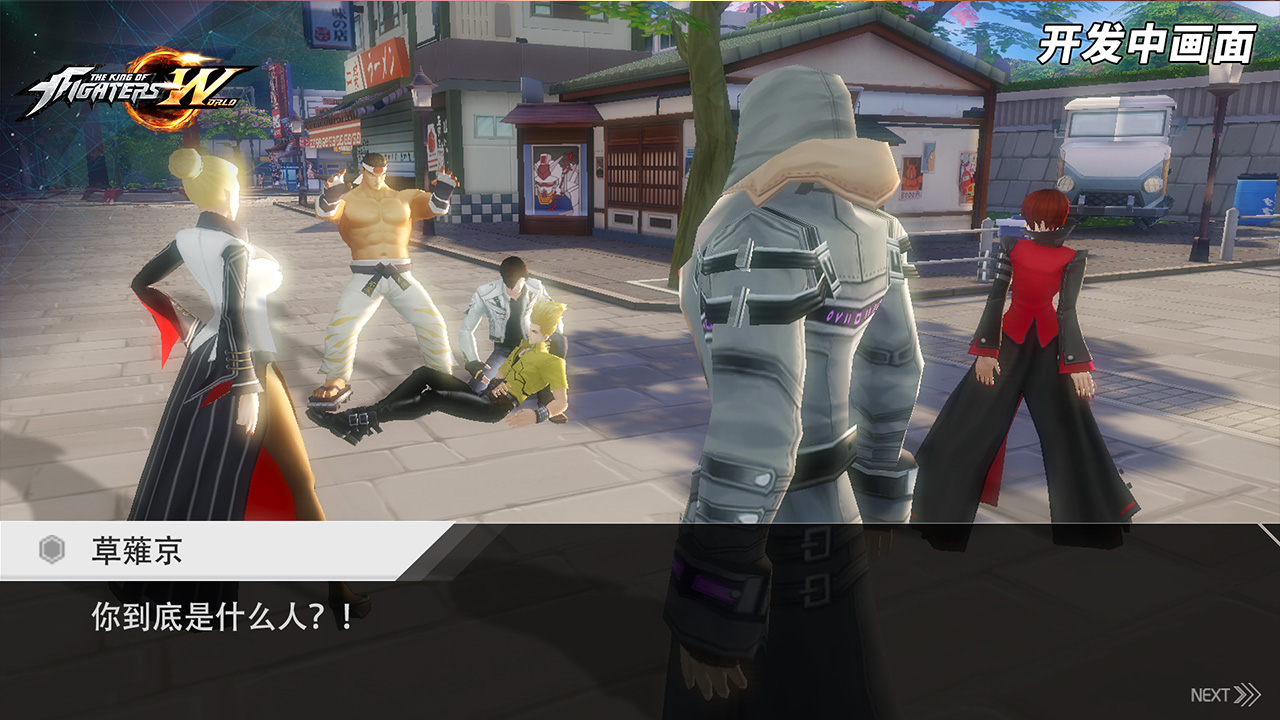The height and width of the screenshot is (720, 1280).
Task: Advance dialogue with the NEXT button
Action: (x=1224, y=695)
